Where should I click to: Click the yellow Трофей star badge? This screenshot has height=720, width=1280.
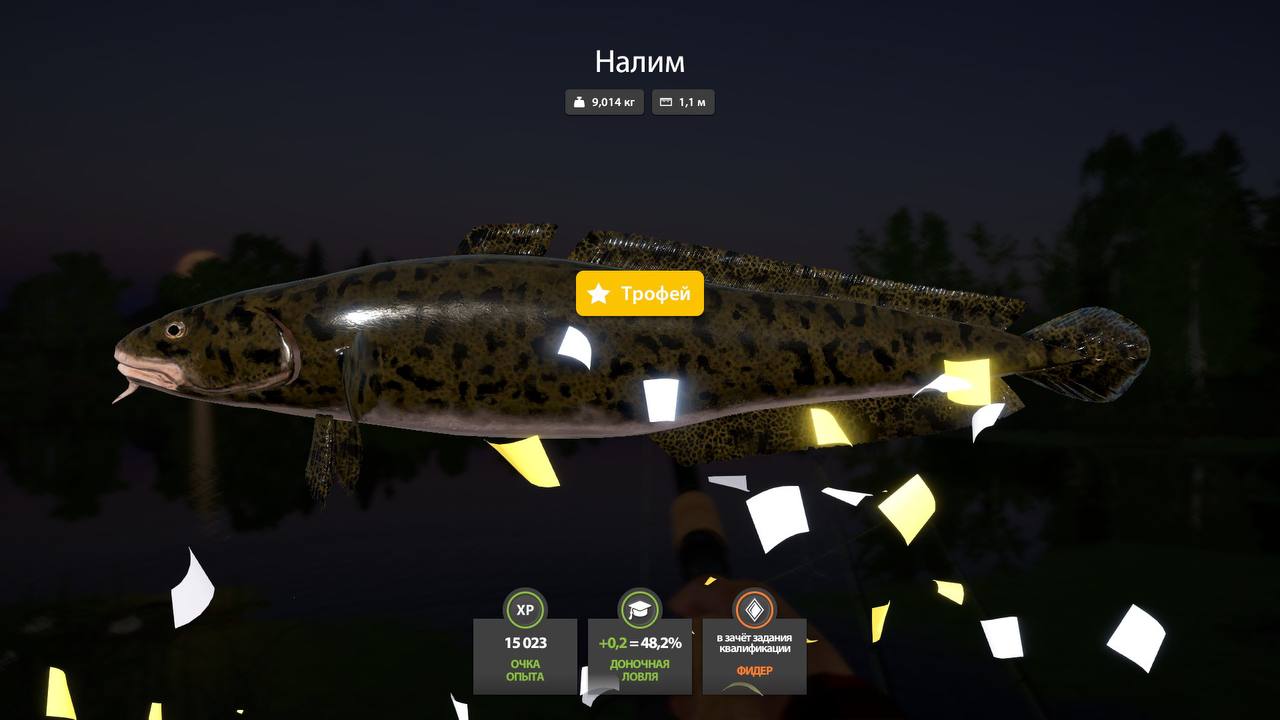click(640, 294)
